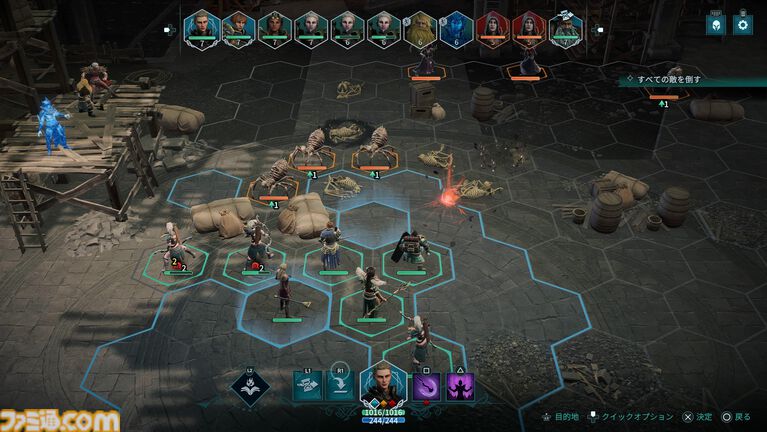Click the active hero portrait in bottom bar

pyautogui.click(x=383, y=384)
